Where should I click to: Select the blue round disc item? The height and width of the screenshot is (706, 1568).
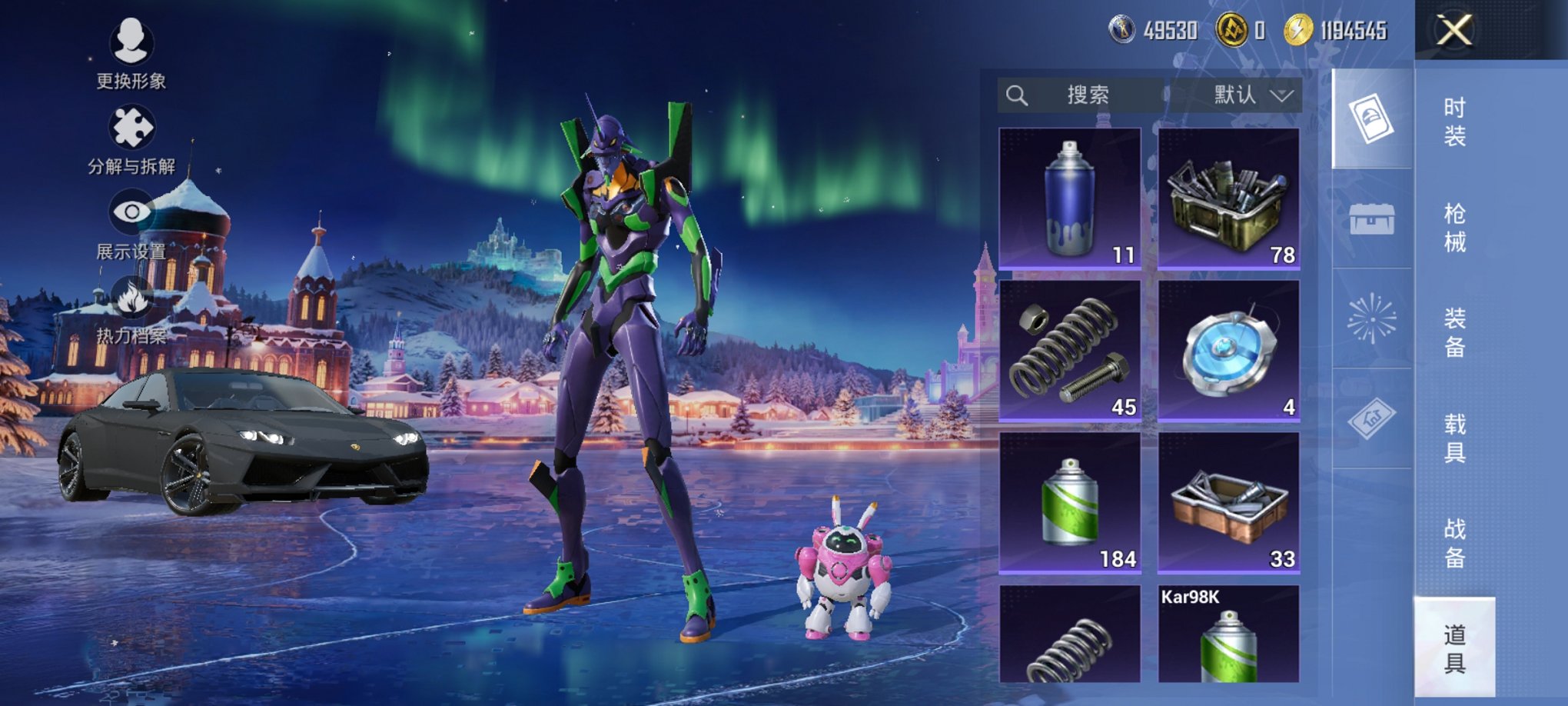click(1228, 351)
